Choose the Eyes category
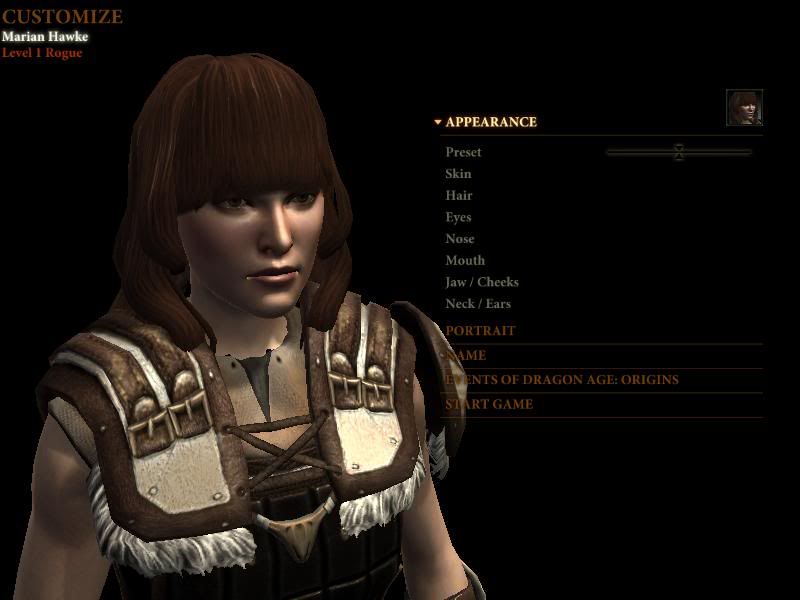The width and height of the screenshot is (800, 600). tap(458, 217)
